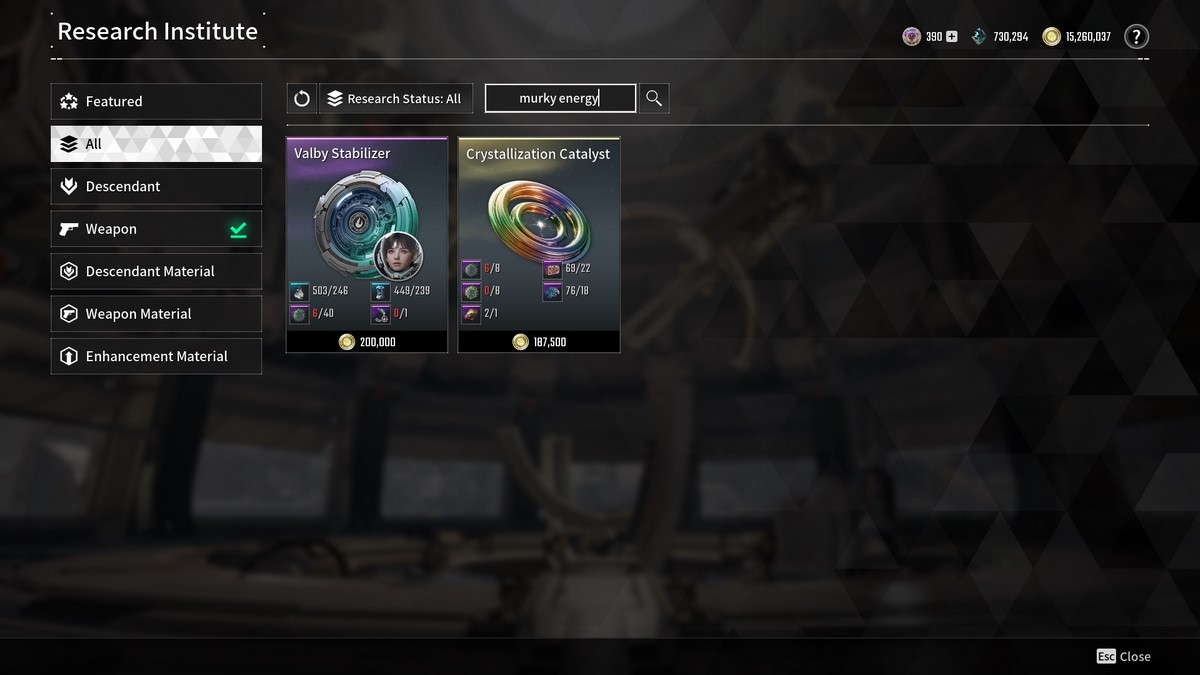1200x675 pixels.
Task: Select the All category tab
Action: pyautogui.click(x=156, y=144)
